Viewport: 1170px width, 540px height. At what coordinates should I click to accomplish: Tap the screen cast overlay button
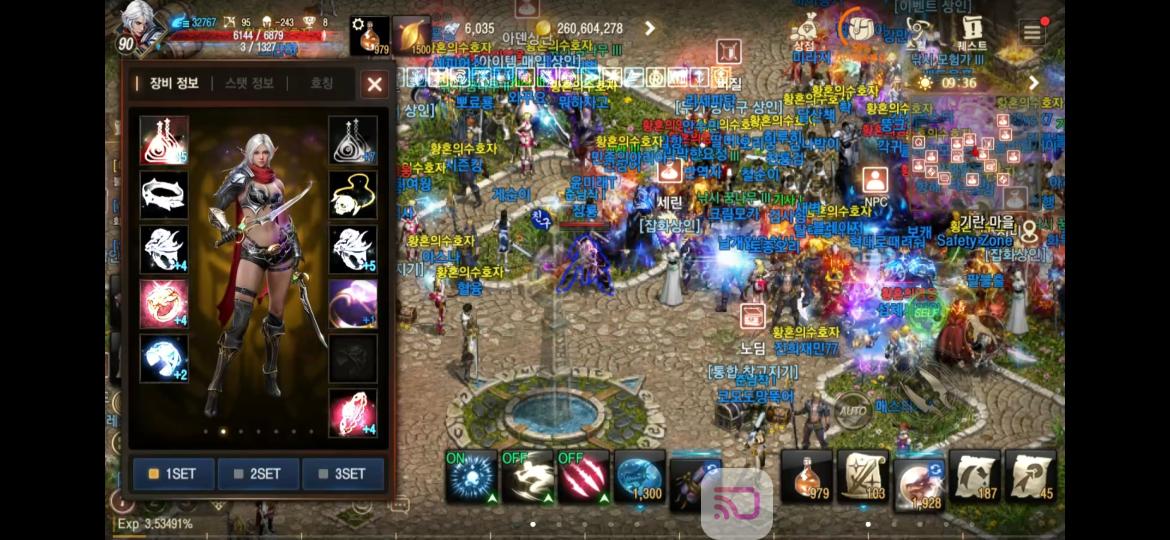coord(736,502)
